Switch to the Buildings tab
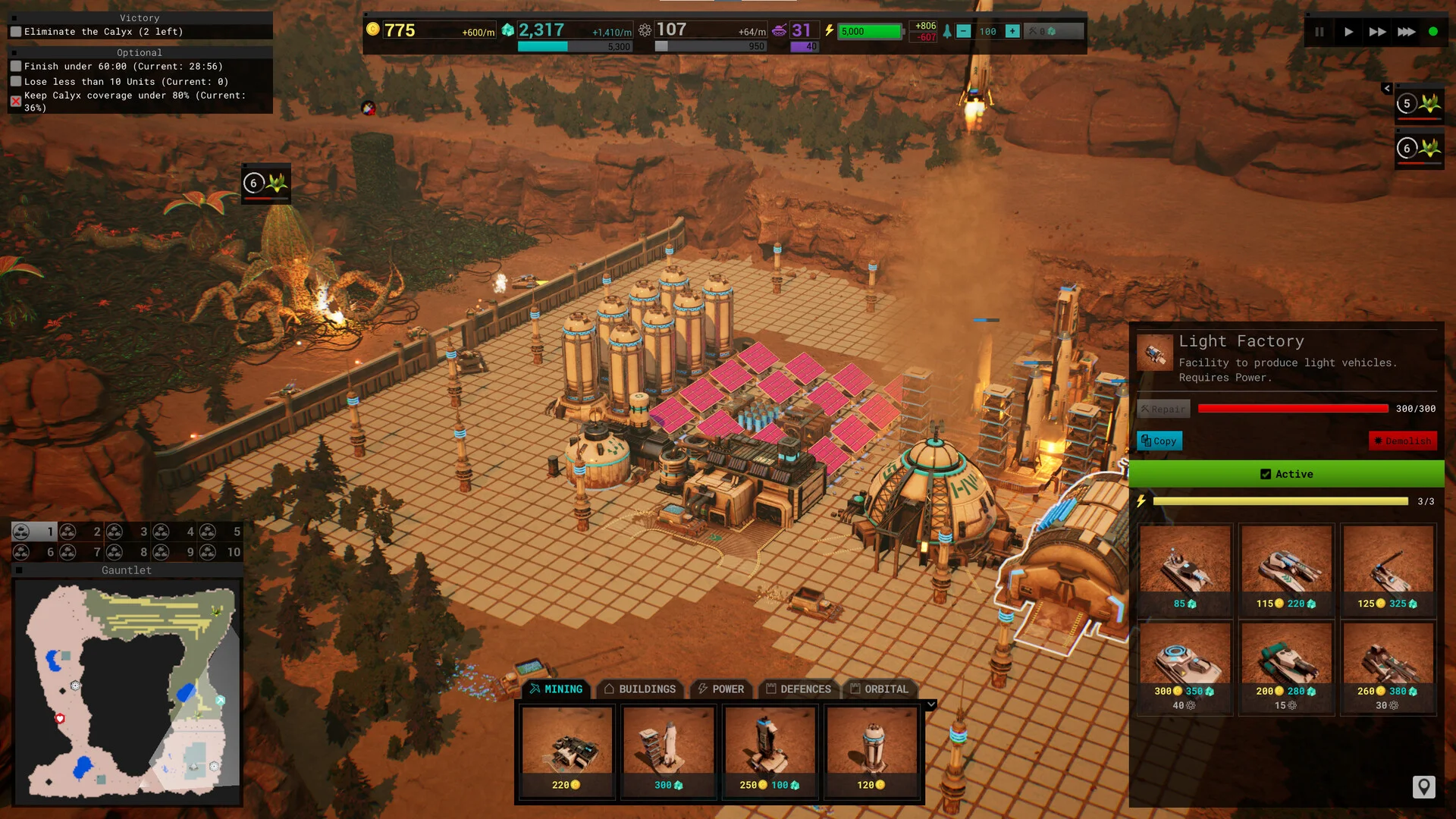This screenshot has height=819, width=1456. (639, 689)
